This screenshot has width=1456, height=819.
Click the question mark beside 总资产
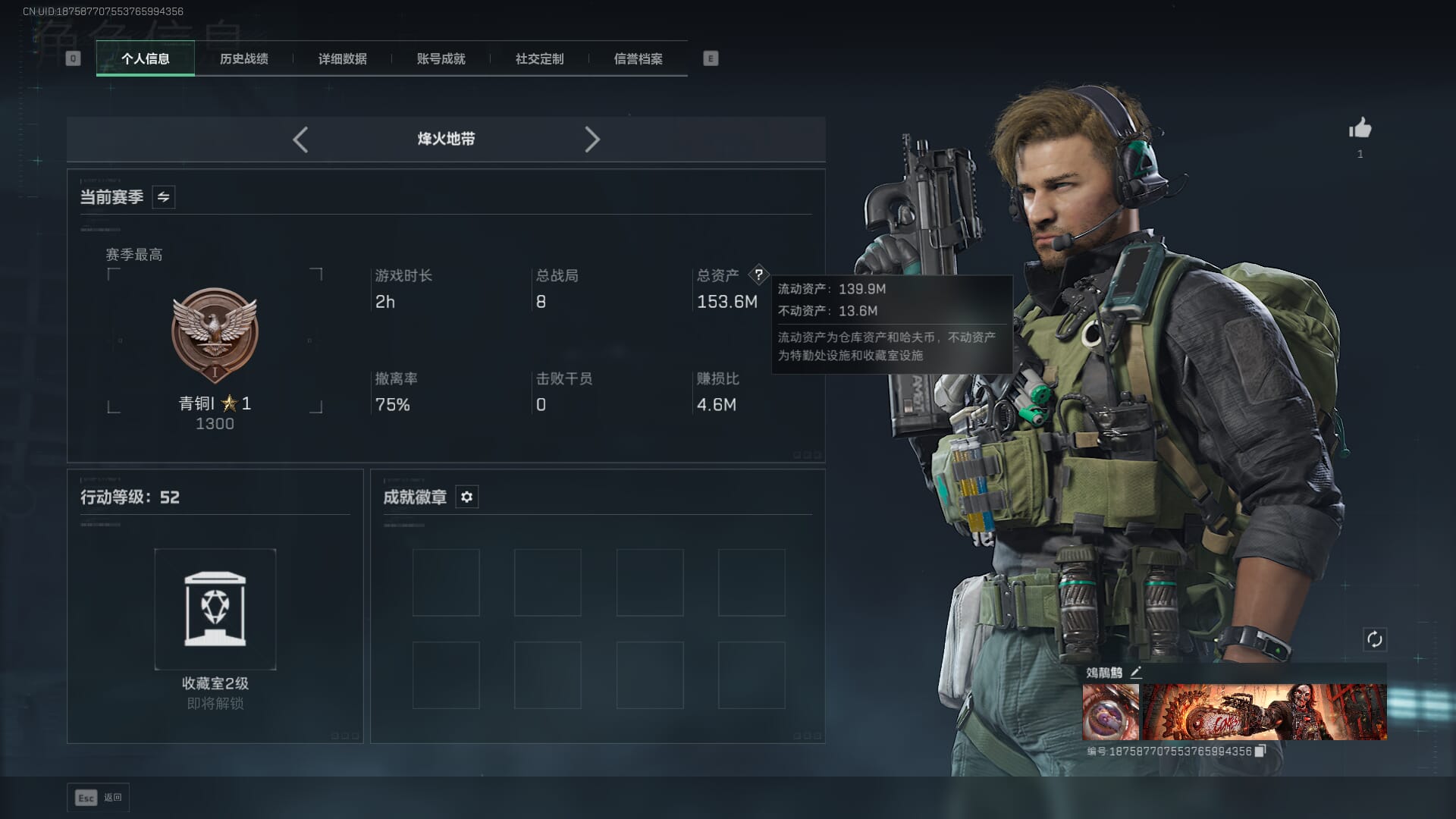click(758, 275)
